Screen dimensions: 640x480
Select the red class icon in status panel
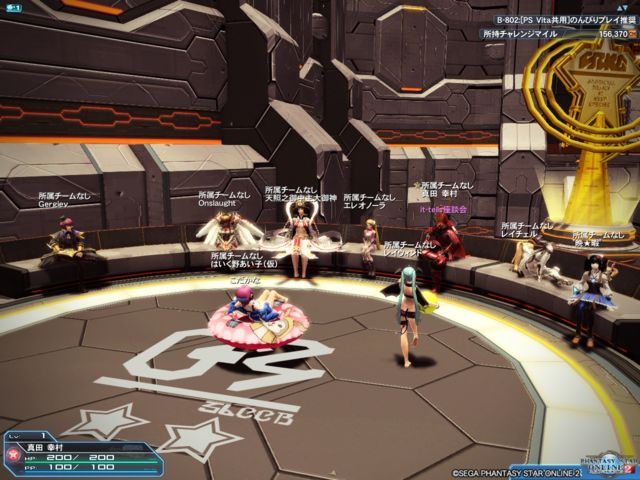13,453
